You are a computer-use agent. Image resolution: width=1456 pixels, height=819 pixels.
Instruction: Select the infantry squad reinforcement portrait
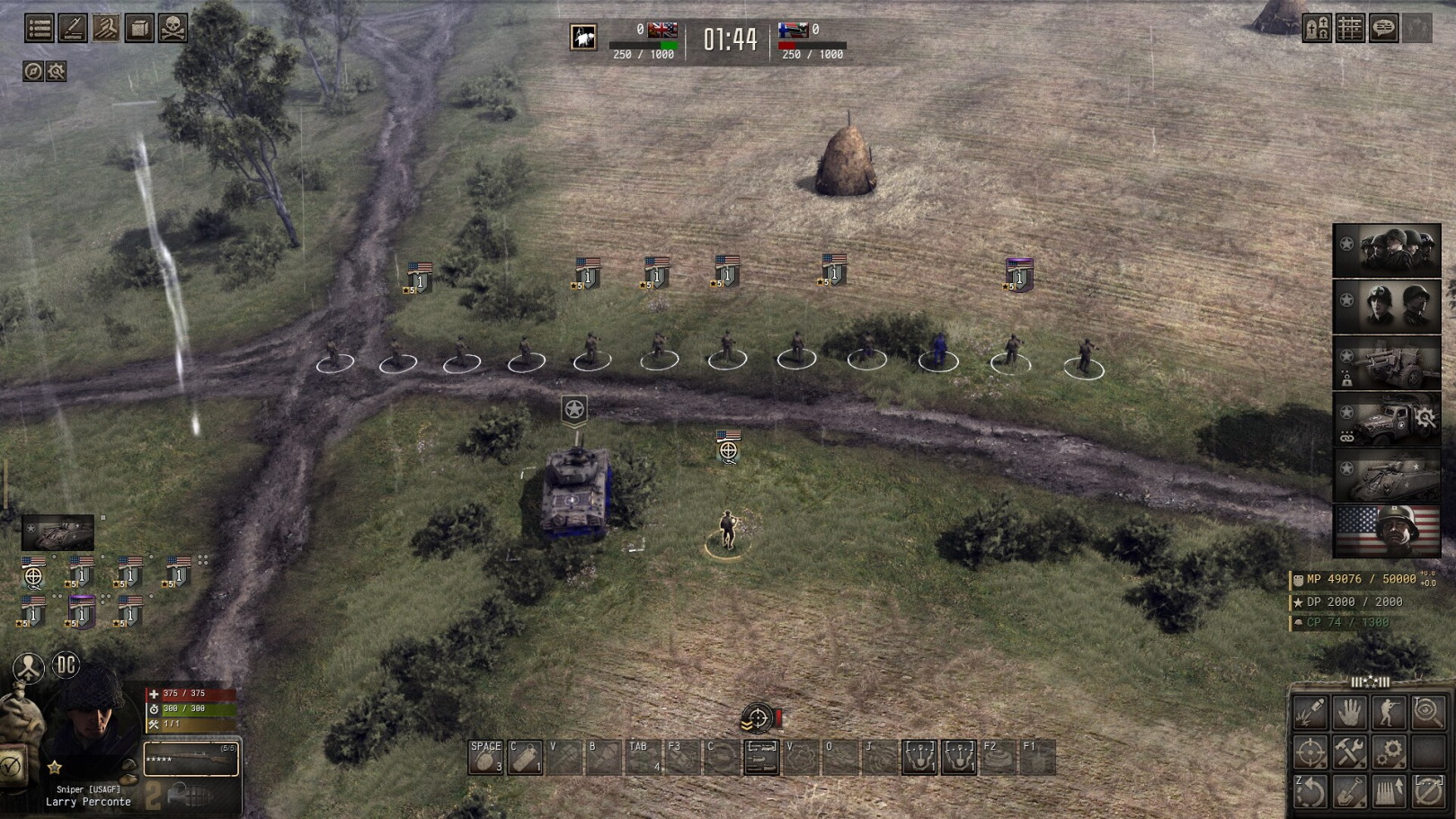1387,250
